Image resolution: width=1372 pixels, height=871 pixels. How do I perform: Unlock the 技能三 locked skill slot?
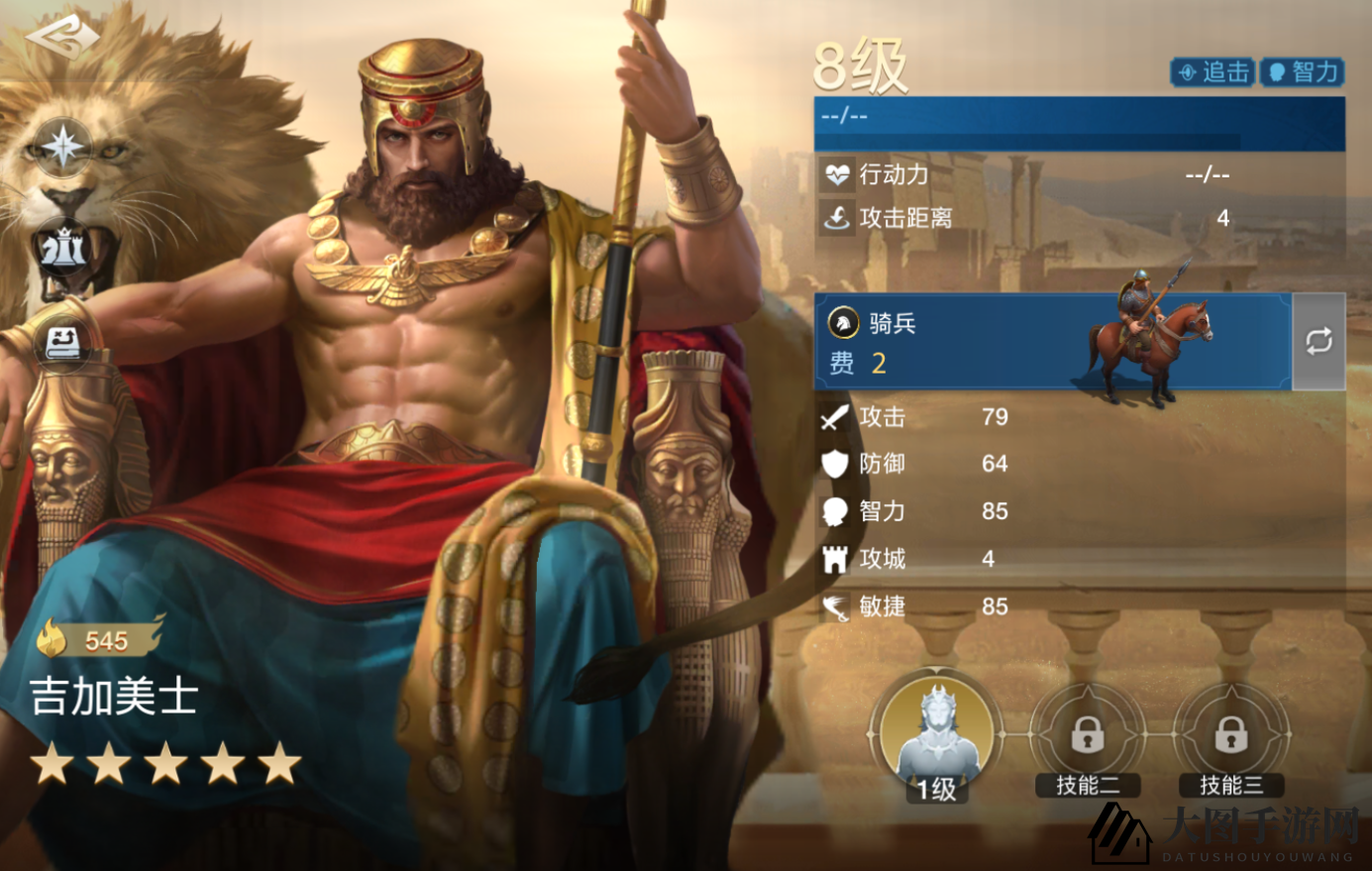point(1230,737)
